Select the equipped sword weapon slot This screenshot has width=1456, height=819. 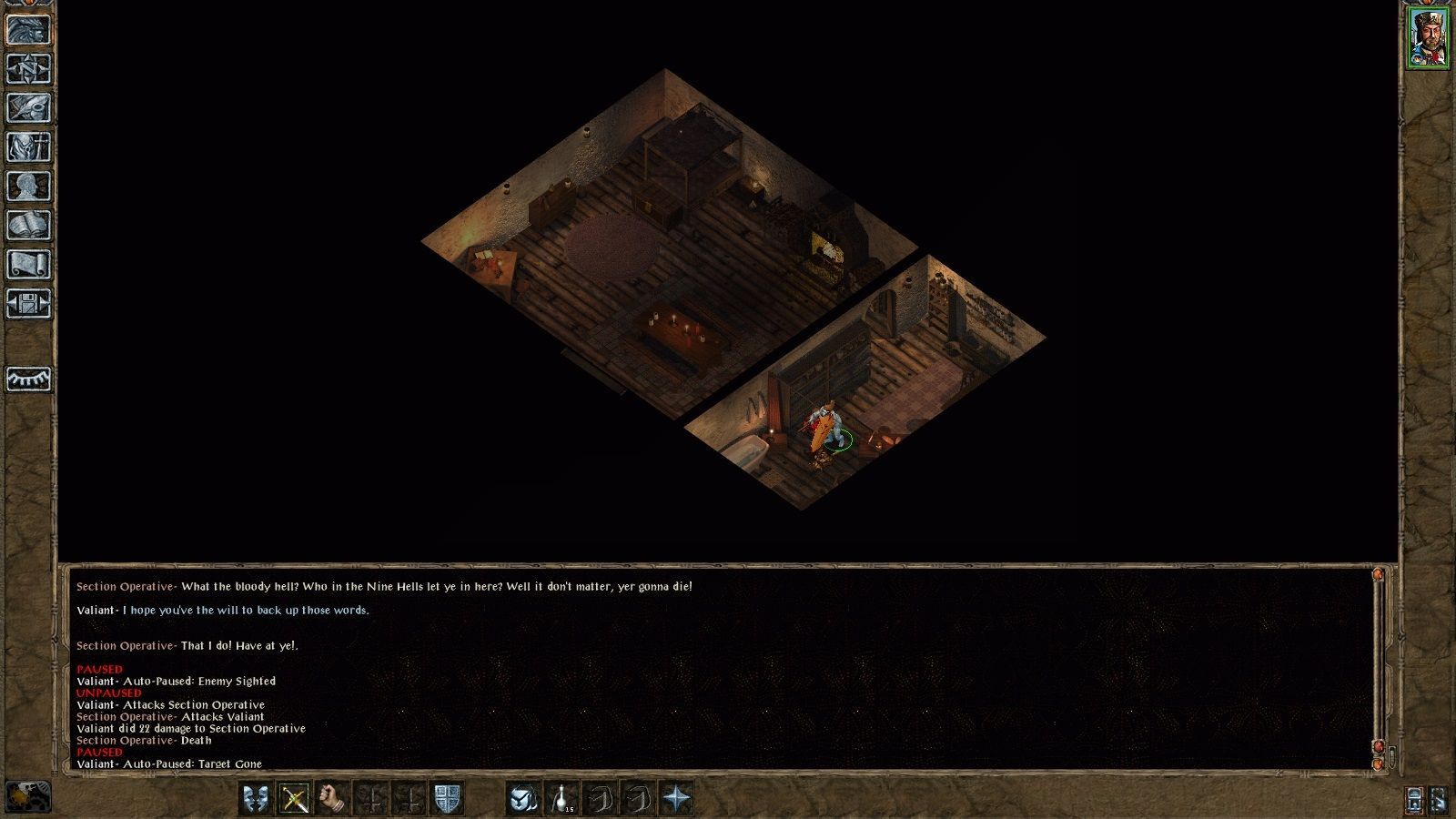pos(295,797)
